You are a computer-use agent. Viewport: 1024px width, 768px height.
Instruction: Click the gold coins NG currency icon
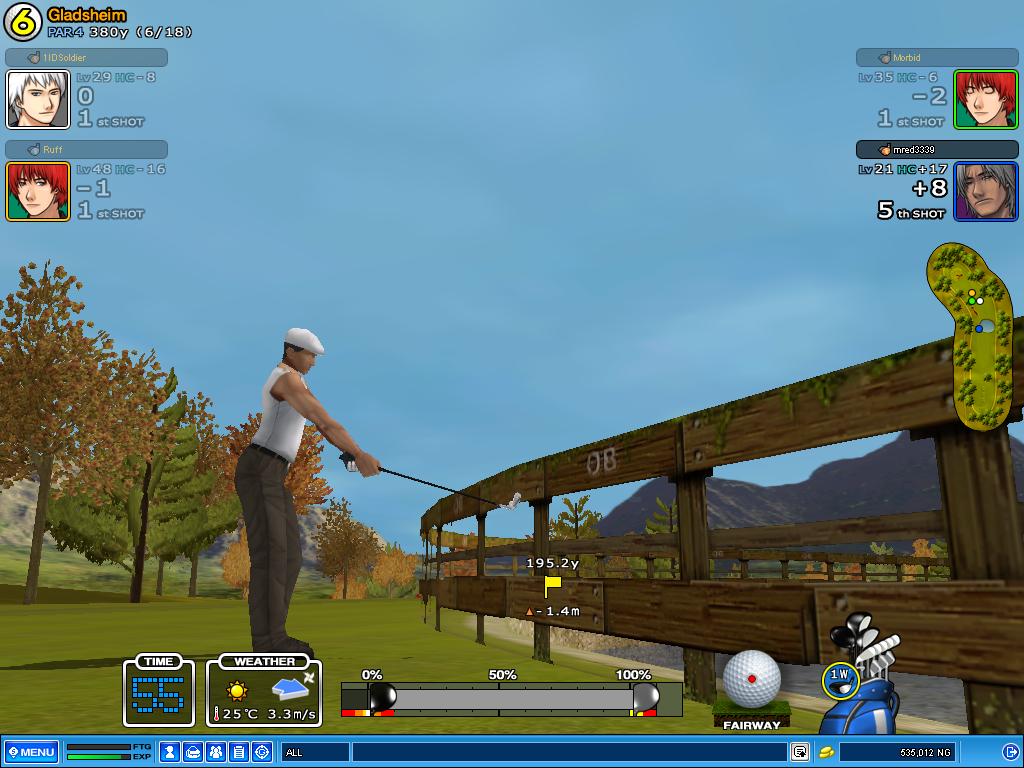(827, 752)
